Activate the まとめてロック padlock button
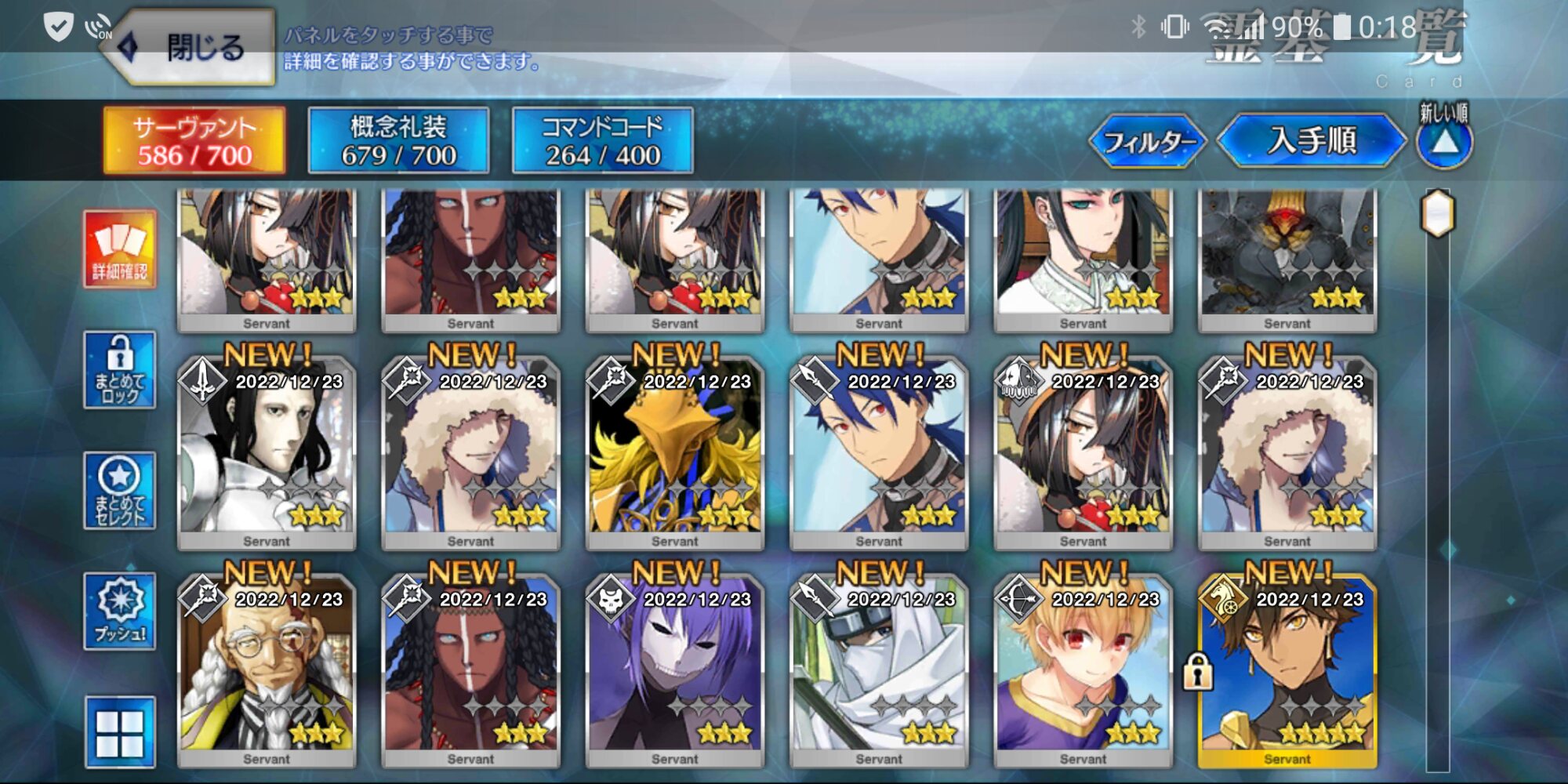The image size is (1568, 784). point(120,370)
